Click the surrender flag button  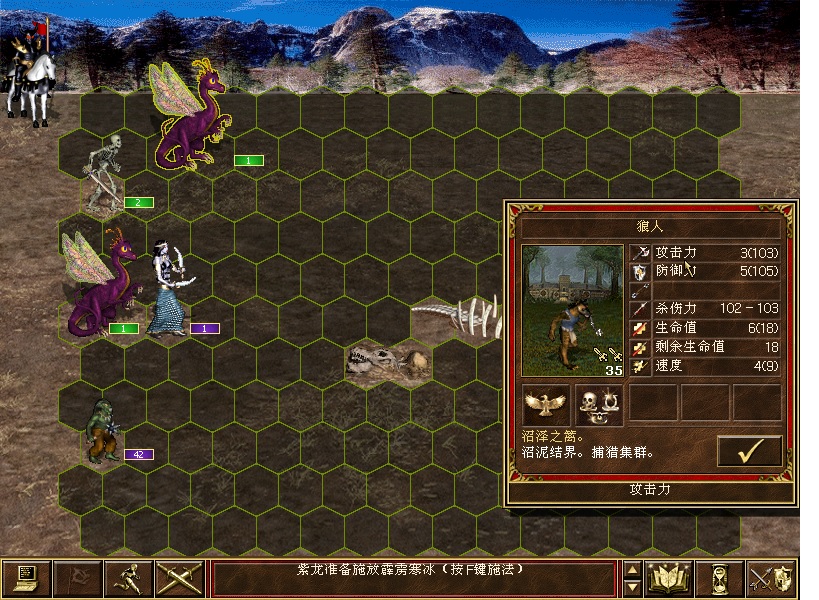(x=77, y=578)
